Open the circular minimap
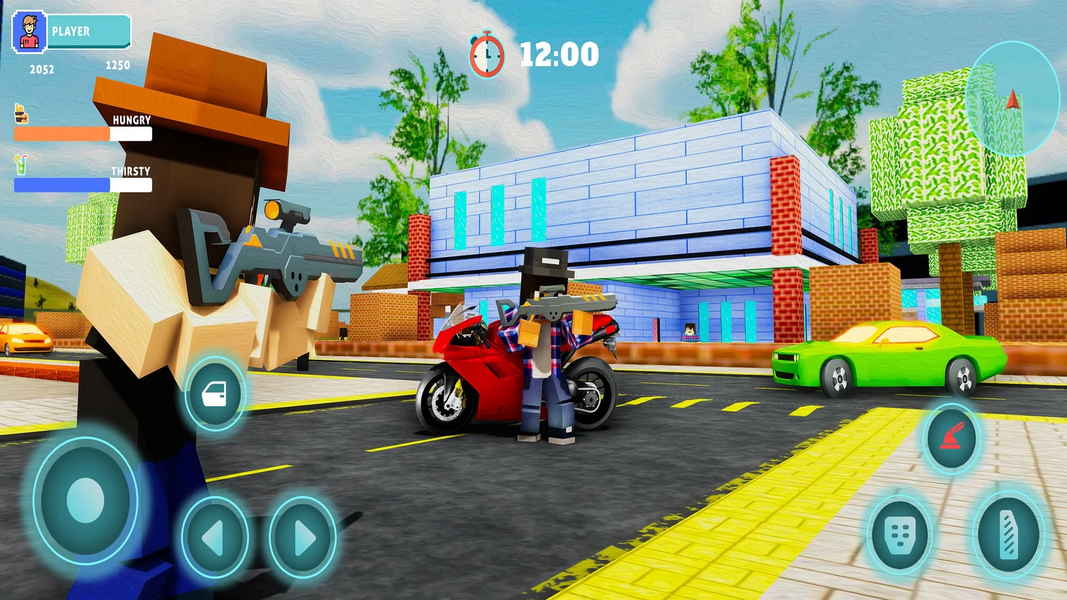 (1013, 98)
